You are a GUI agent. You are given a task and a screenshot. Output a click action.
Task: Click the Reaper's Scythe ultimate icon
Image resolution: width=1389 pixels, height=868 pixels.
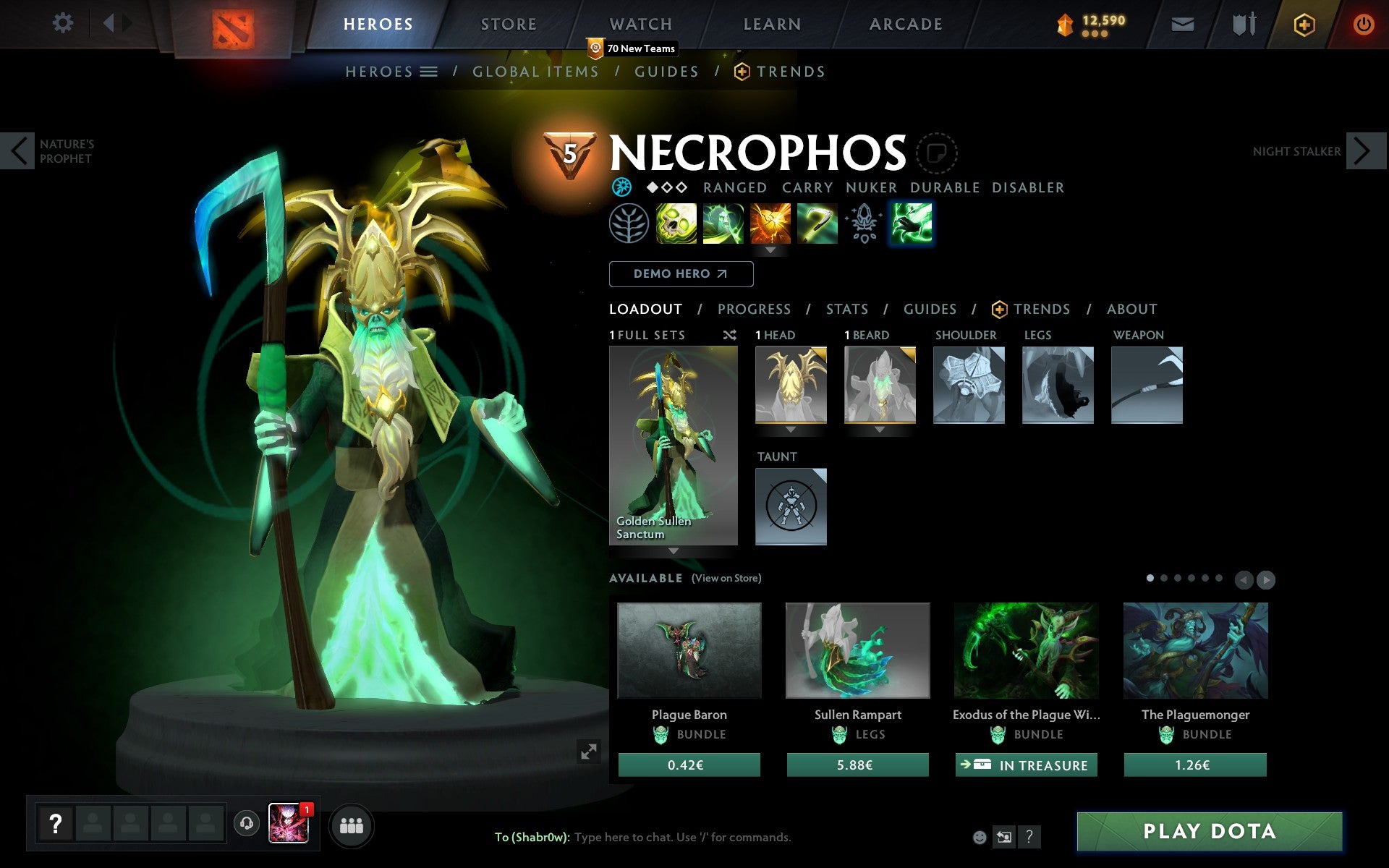click(x=816, y=224)
